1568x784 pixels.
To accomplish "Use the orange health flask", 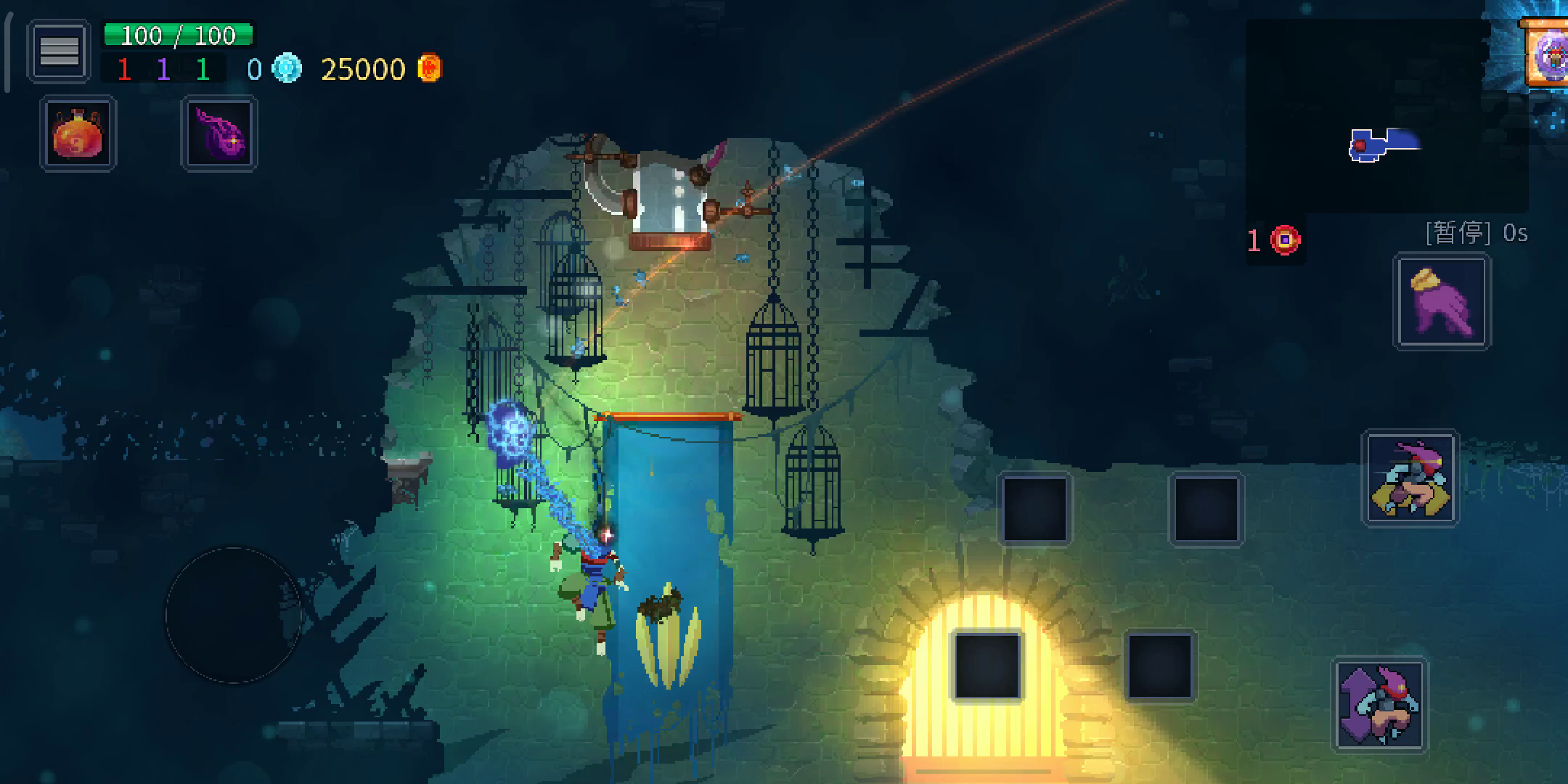I will 78,134.
